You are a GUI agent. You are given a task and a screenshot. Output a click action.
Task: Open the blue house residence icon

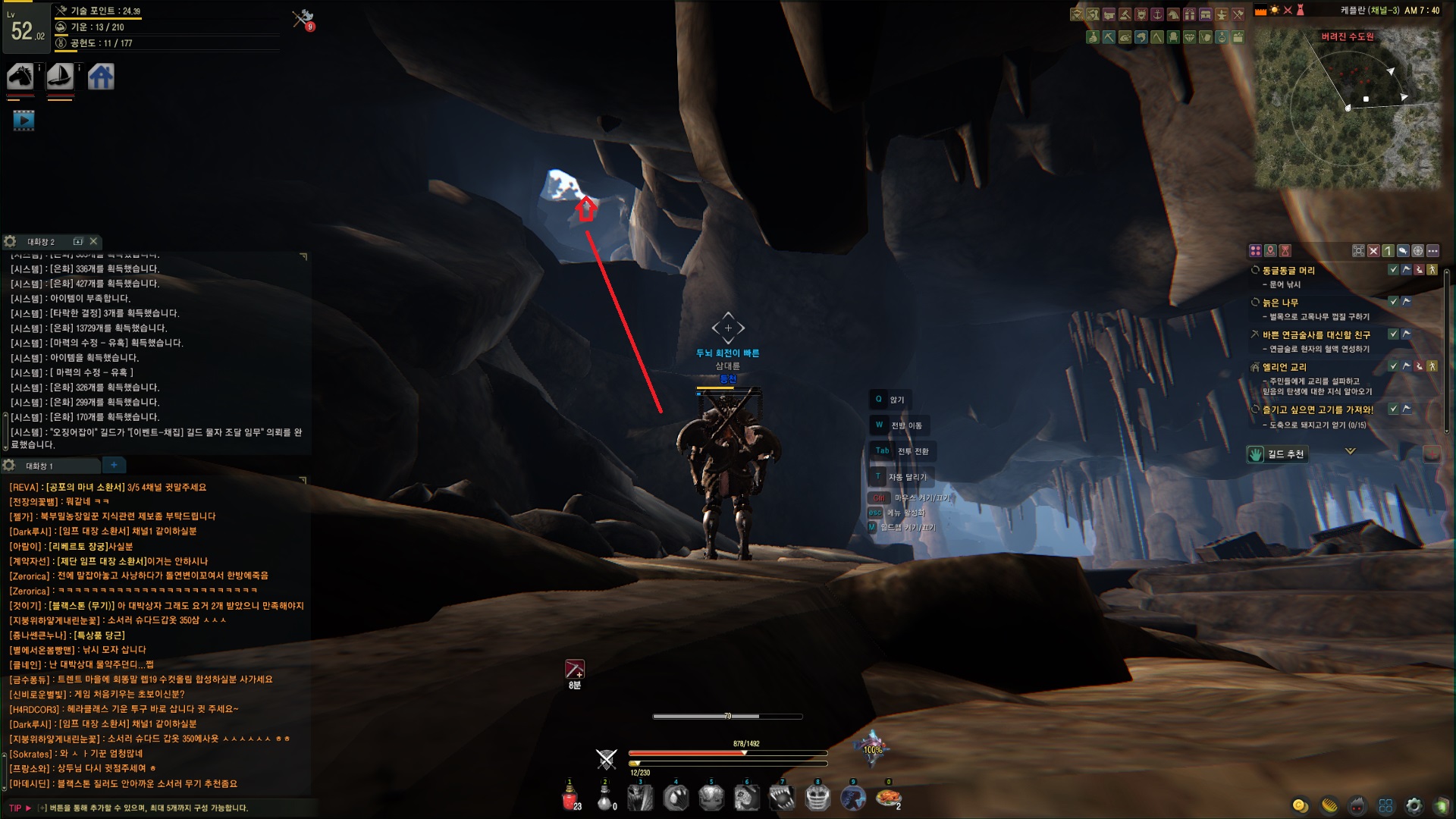[x=101, y=77]
